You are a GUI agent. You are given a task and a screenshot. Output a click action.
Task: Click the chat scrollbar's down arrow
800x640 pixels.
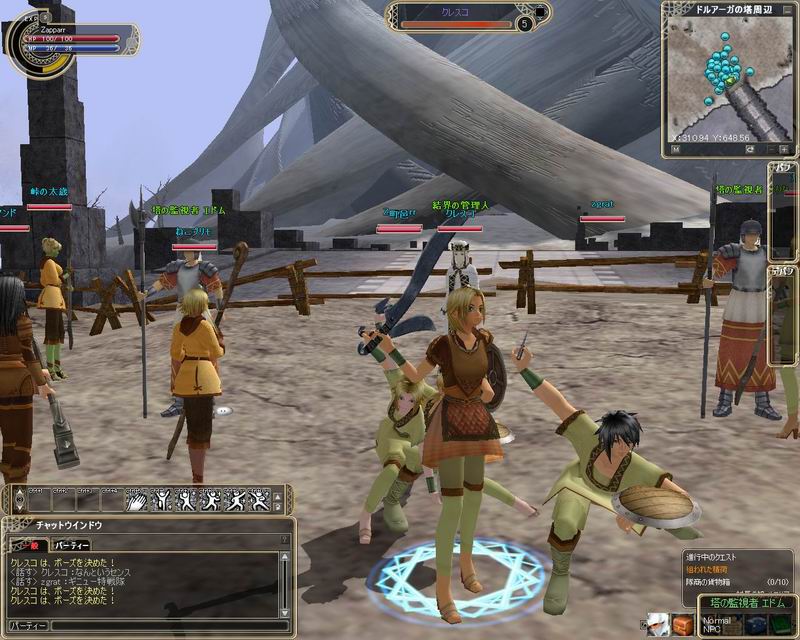287,611
